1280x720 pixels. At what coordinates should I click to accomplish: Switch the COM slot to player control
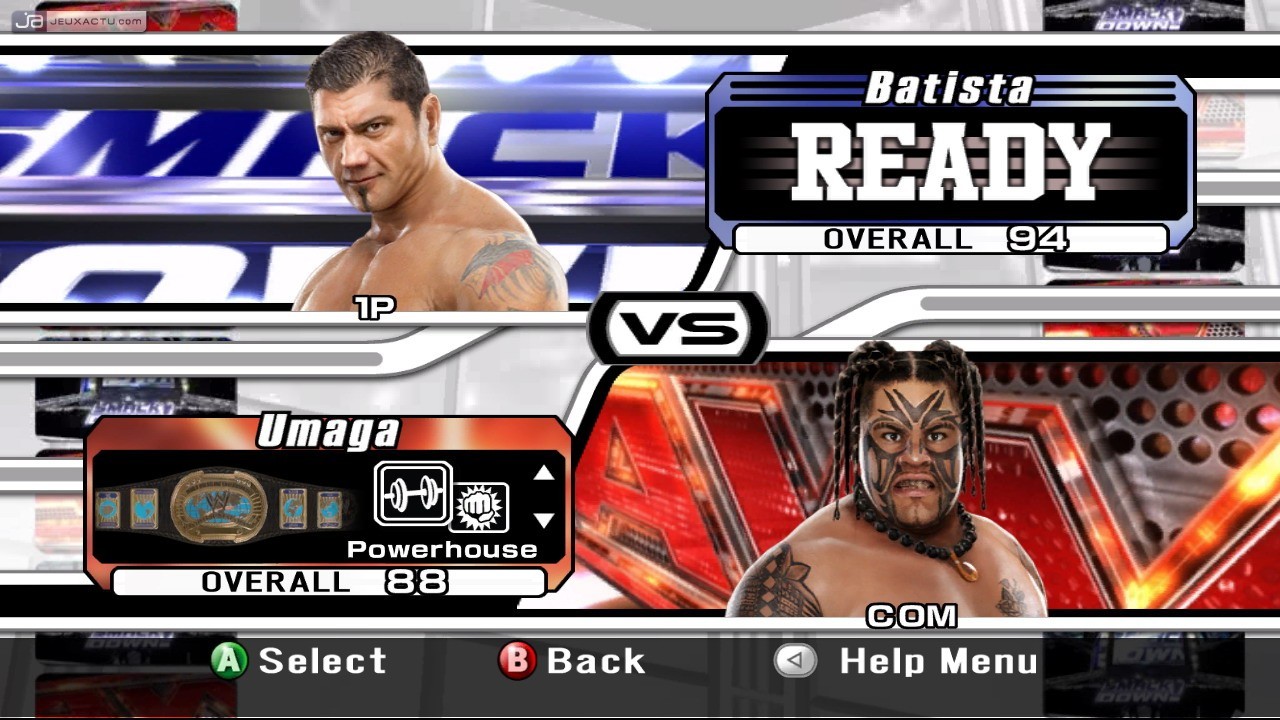pyautogui.click(x=914, y=617)
